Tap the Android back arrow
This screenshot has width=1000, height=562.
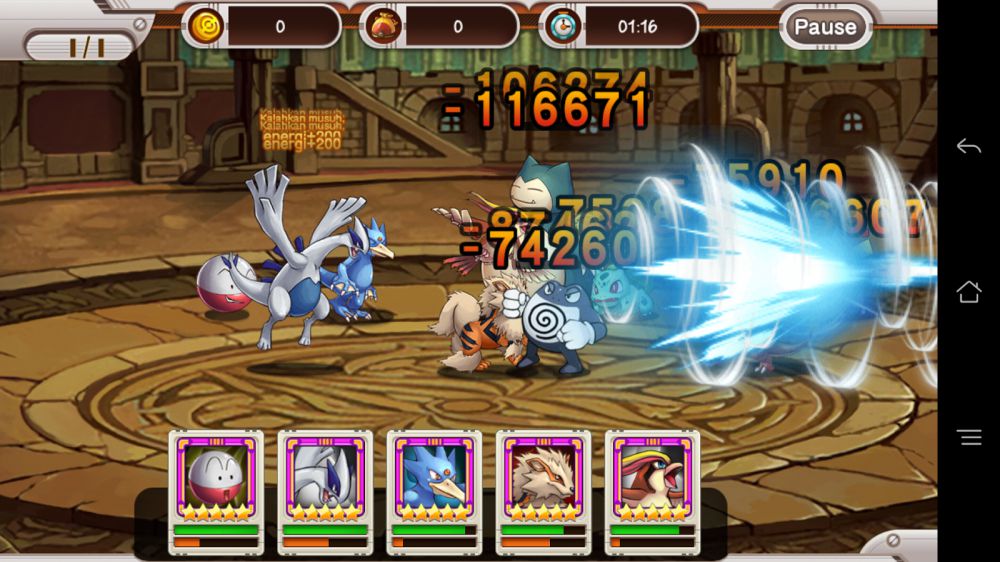click(x=968, y=147)
